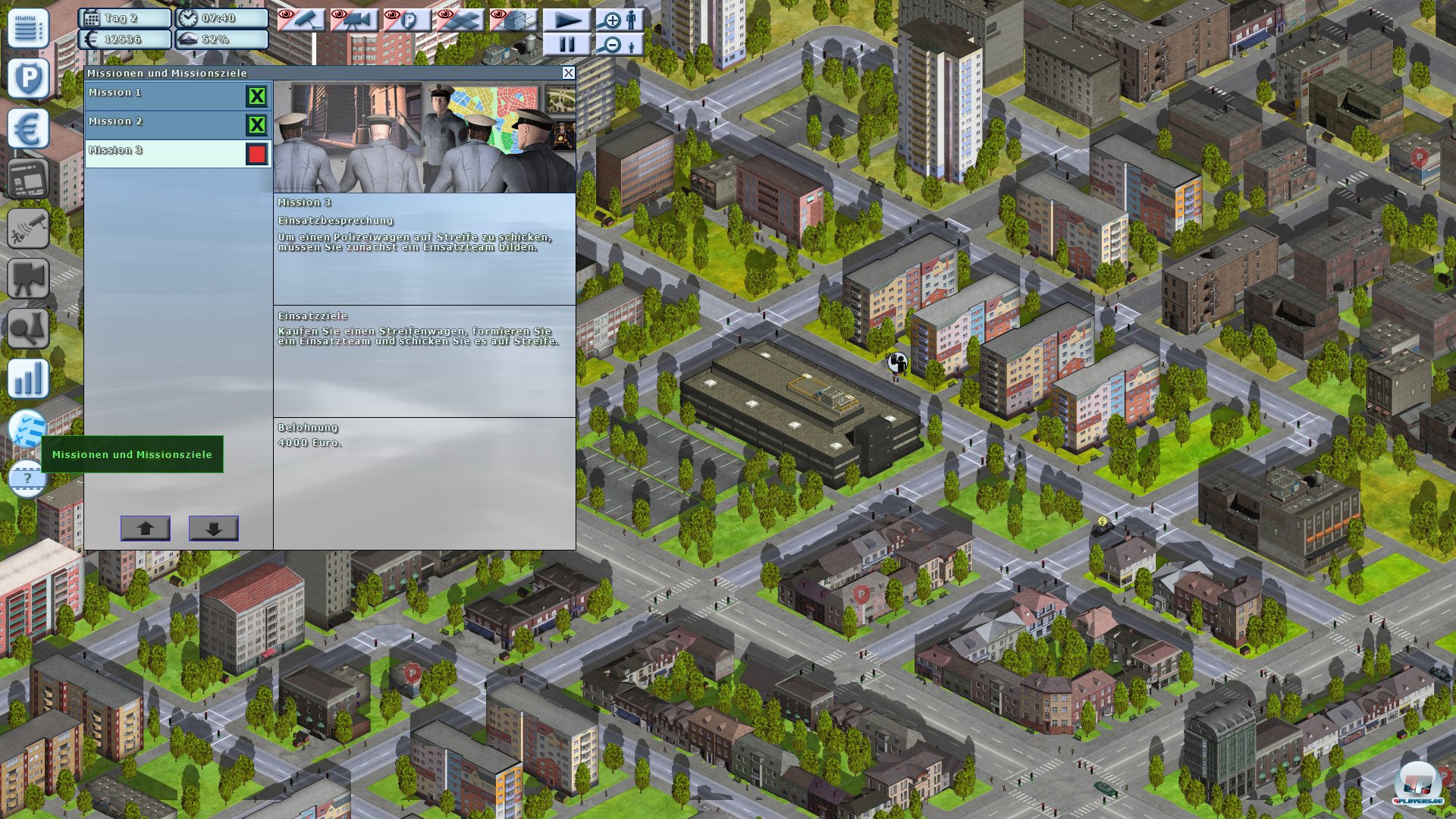1456x819 pixels.
Task: Open the Euro finances panel
Action: coord(28,128)
